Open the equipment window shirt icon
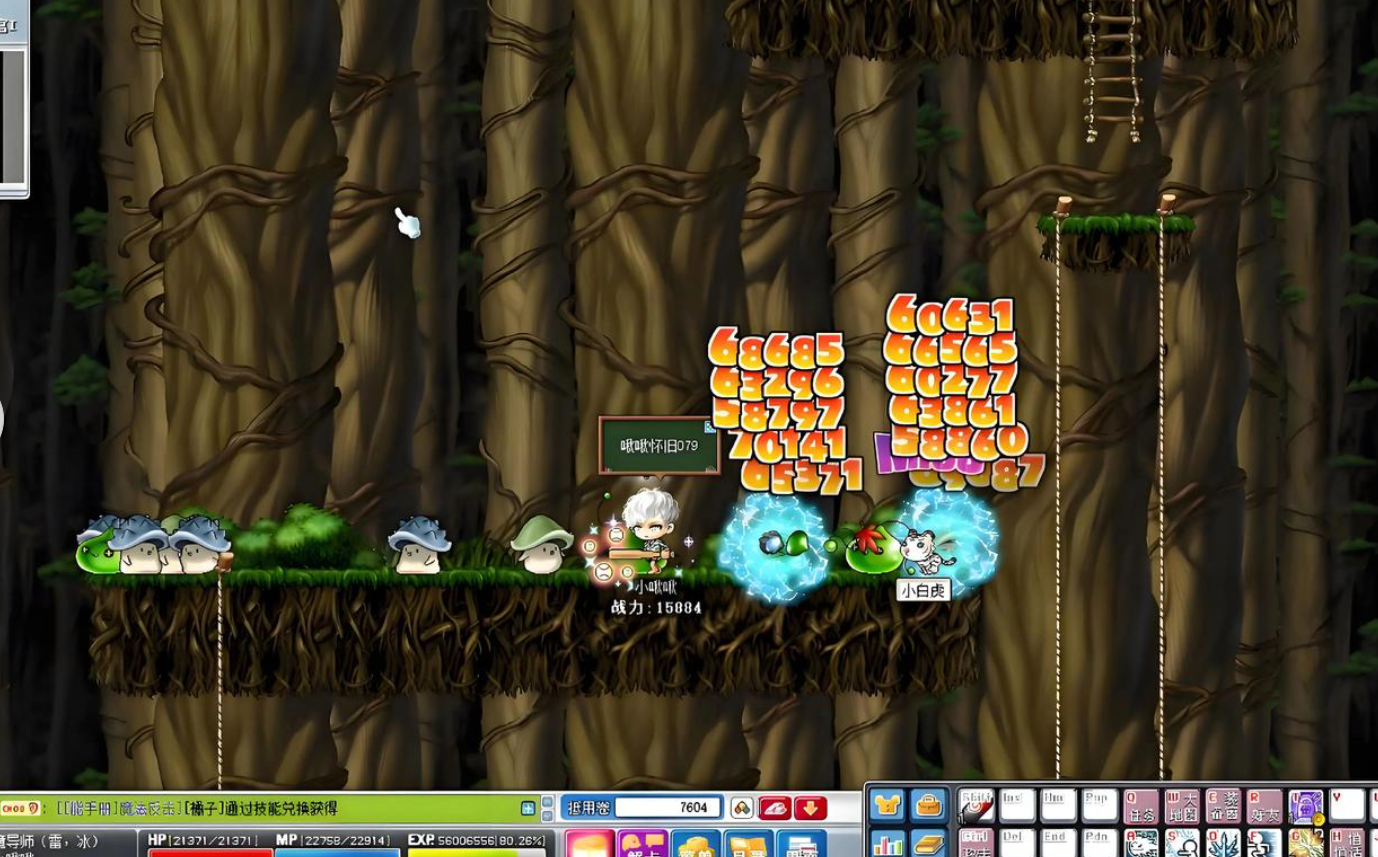This screenshot has width=1378, height=857. click(886, 805)
